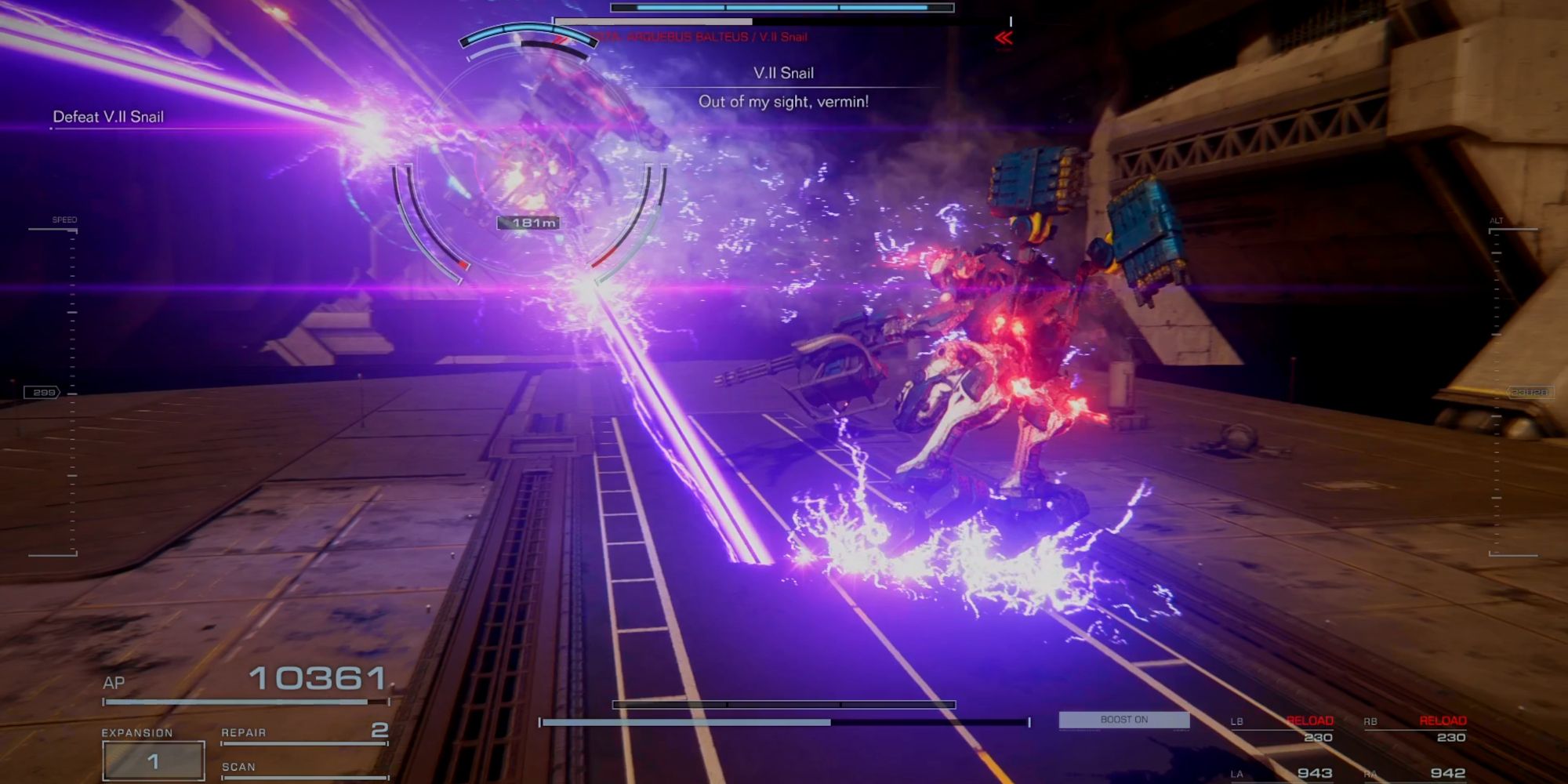Select the LB shoulder weapon slot
The height and width of the screenshot is (784, 1568).
pyautogui.click(x=1282, y=729)
